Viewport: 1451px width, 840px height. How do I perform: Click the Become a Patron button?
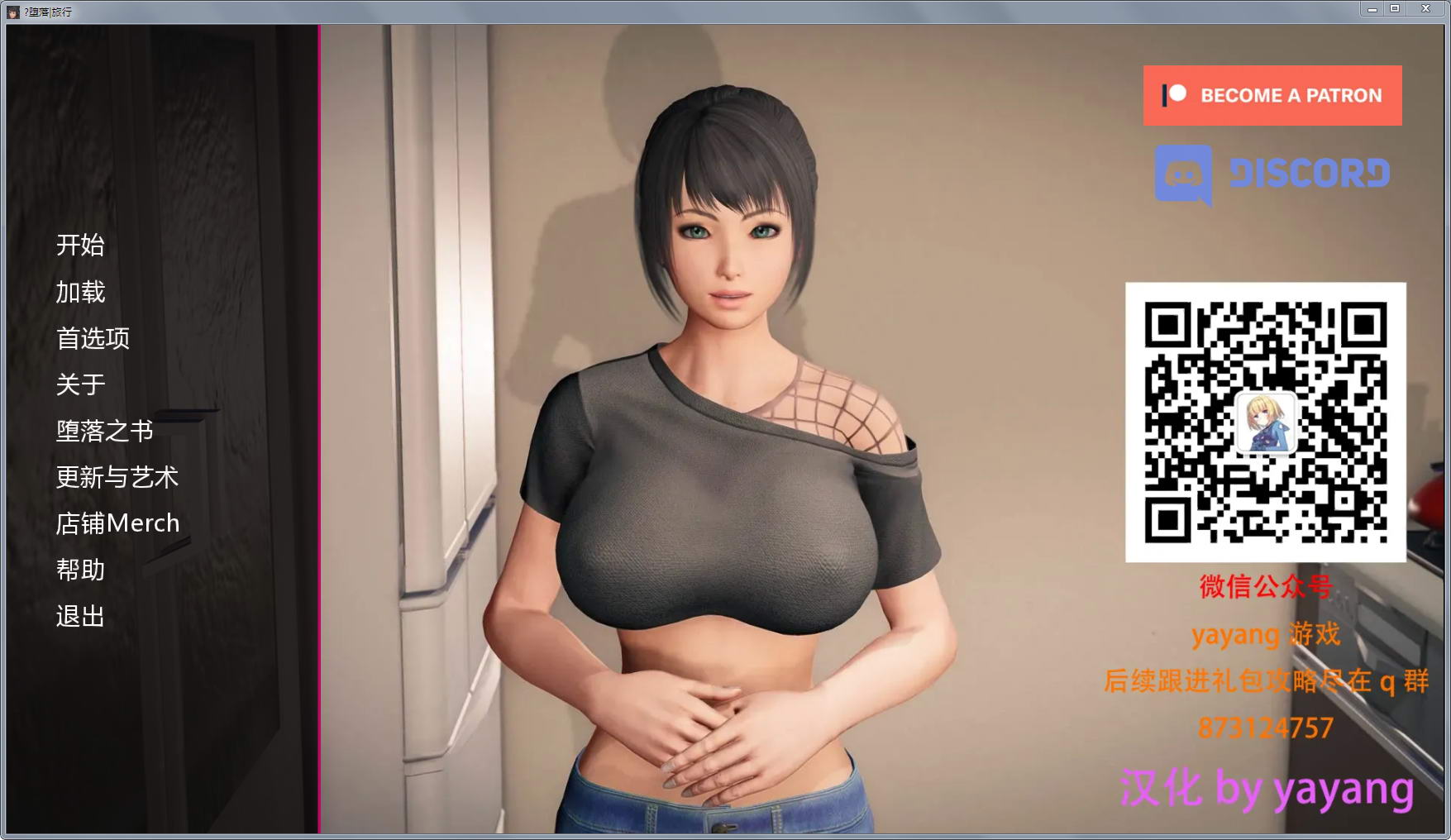(x=1272, y=96)
